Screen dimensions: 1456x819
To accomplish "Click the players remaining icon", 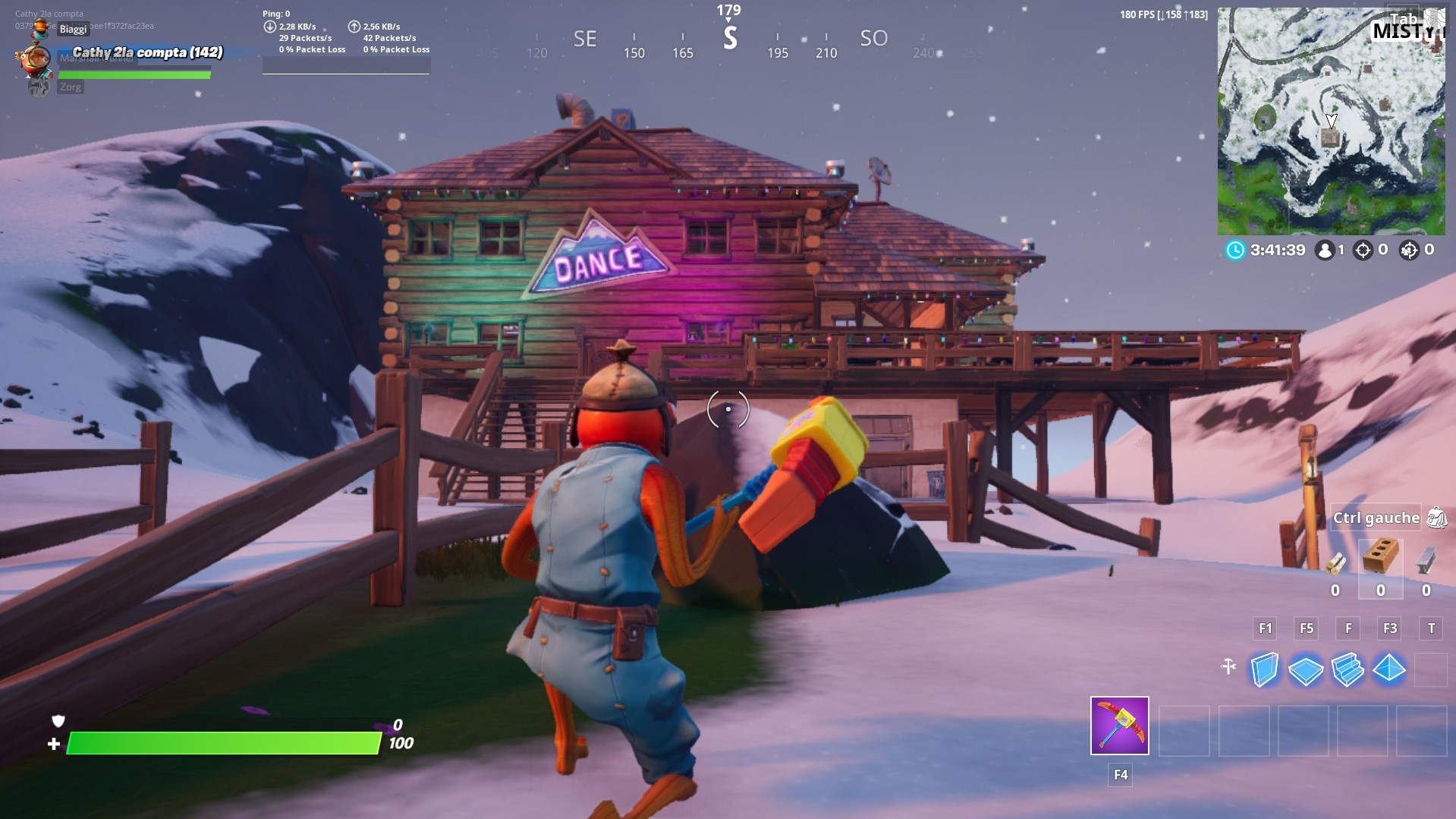I will pos(1325,250).
